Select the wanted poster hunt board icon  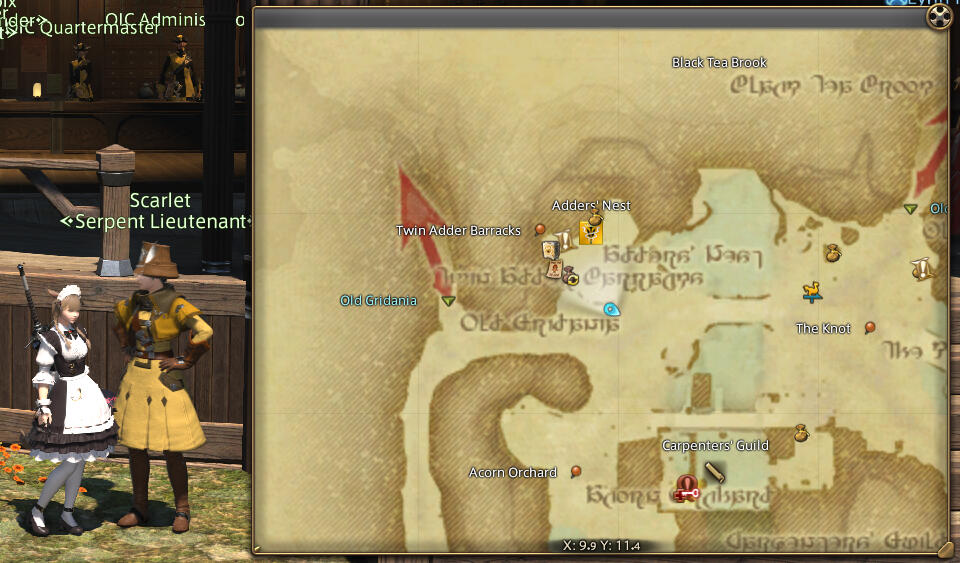coord(553,269)
